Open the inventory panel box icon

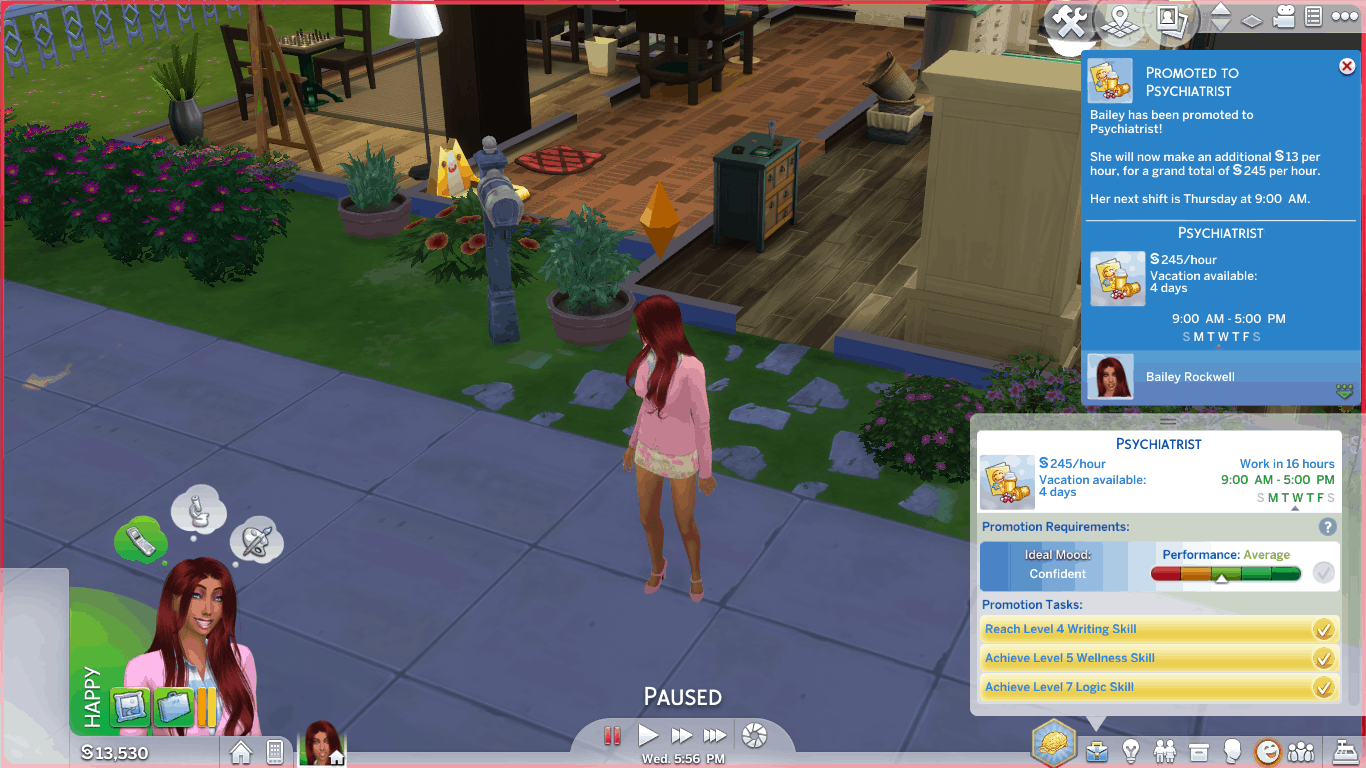point(1199,750)
